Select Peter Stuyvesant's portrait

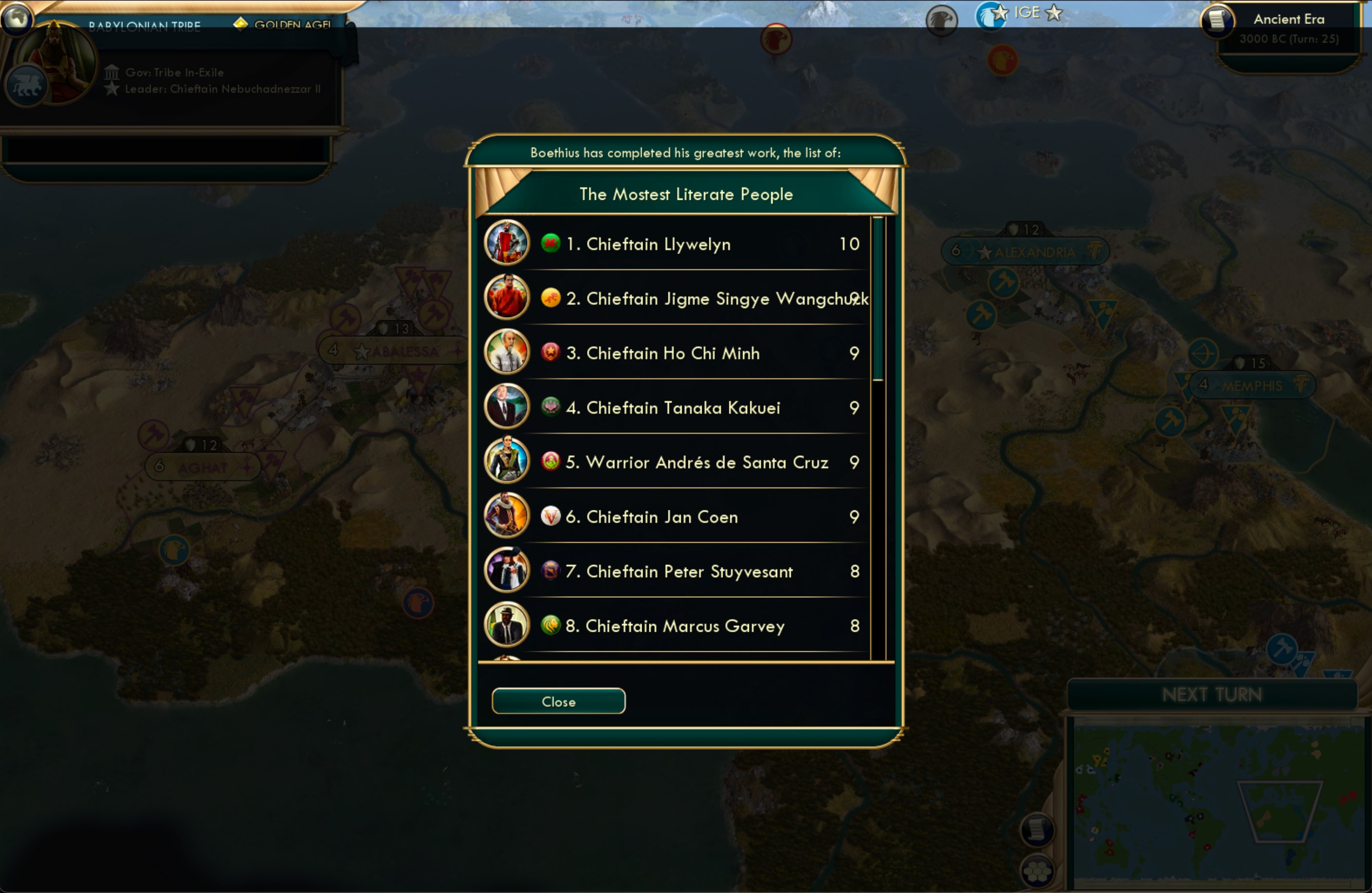click(506, 571)
